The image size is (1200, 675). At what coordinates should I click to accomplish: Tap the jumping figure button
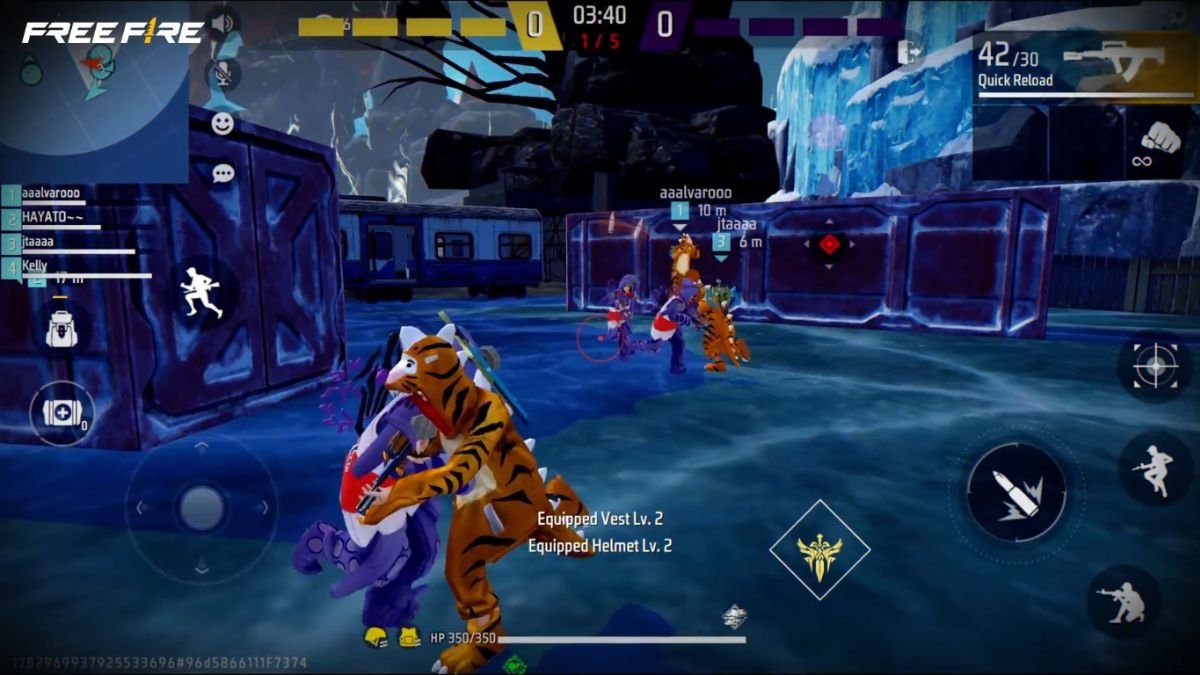1154,468
